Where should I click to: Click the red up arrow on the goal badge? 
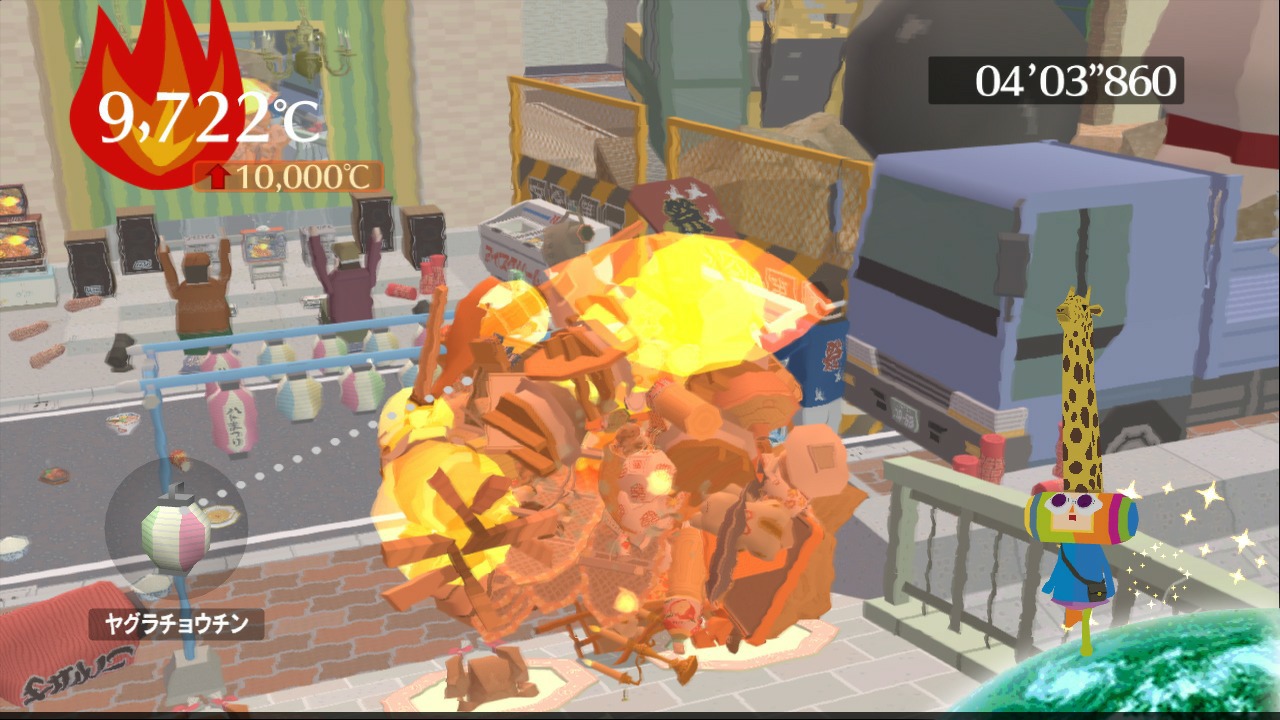tap(219, 178)
